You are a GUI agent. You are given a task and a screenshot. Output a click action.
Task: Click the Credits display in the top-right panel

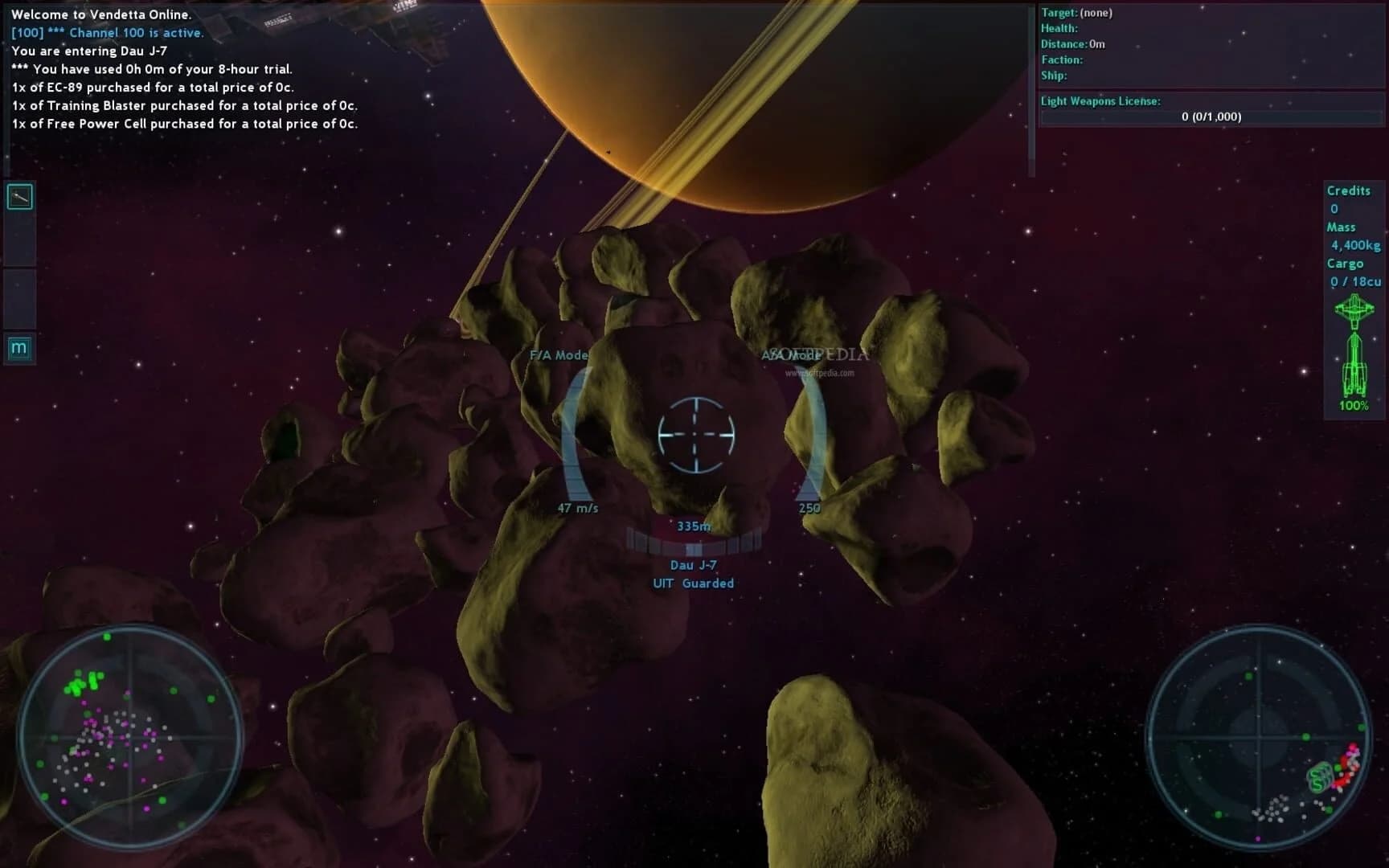(1350, 199)
